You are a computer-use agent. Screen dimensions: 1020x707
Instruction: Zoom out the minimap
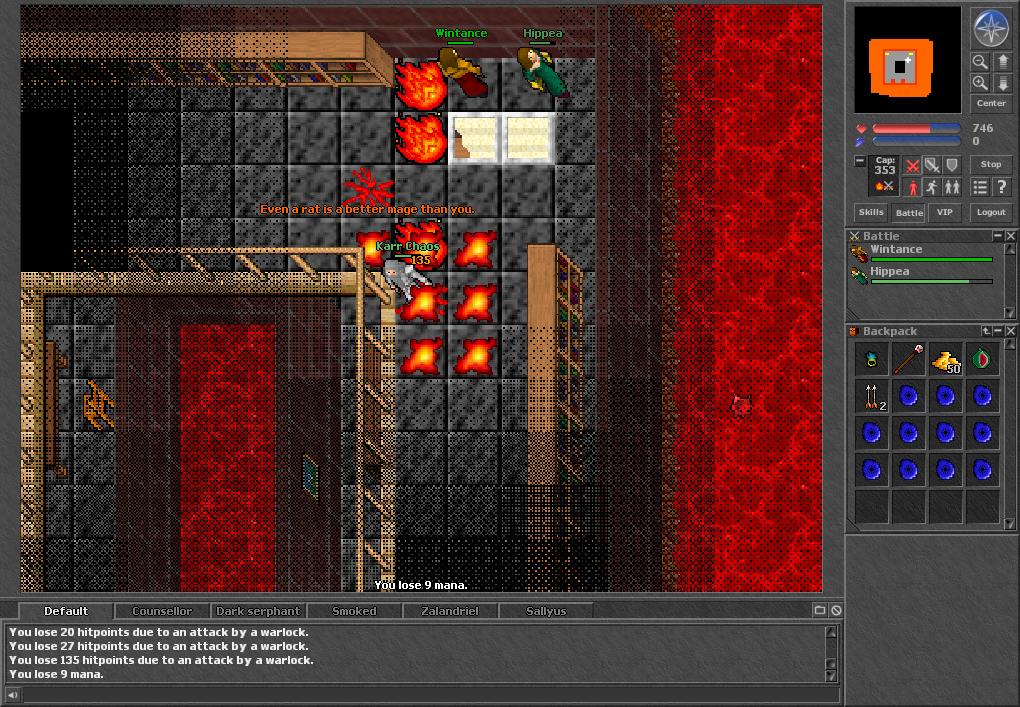click(x=980, y=62)
